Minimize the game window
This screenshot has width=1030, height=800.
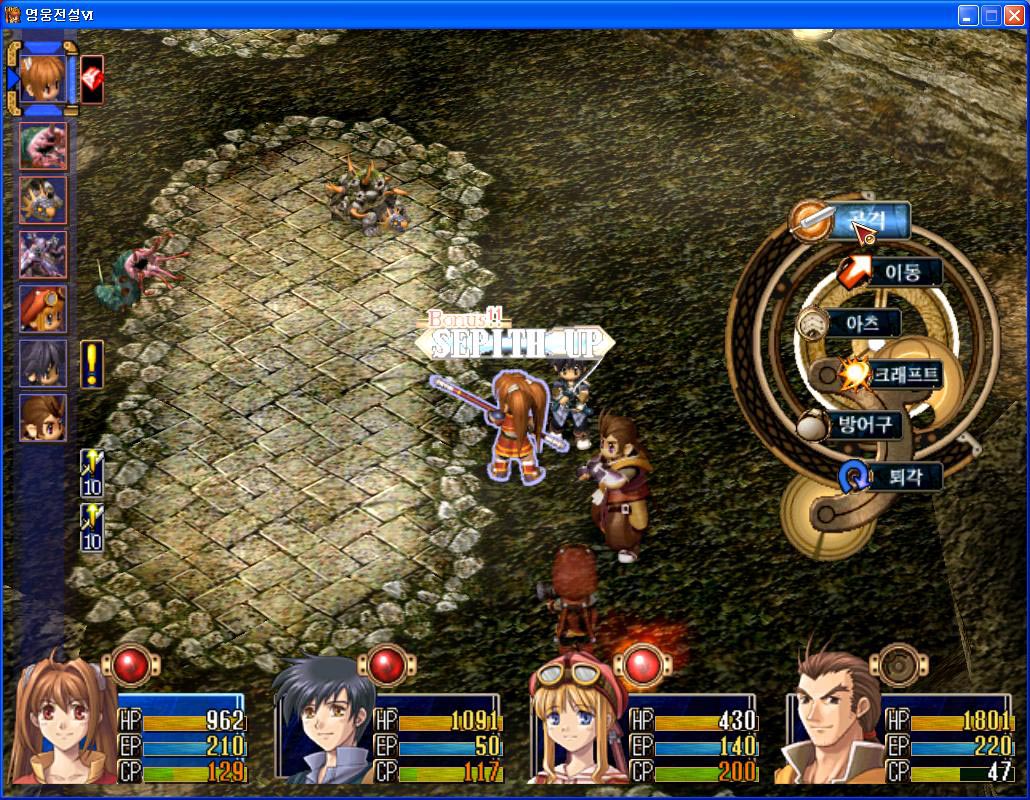(967, 14)
